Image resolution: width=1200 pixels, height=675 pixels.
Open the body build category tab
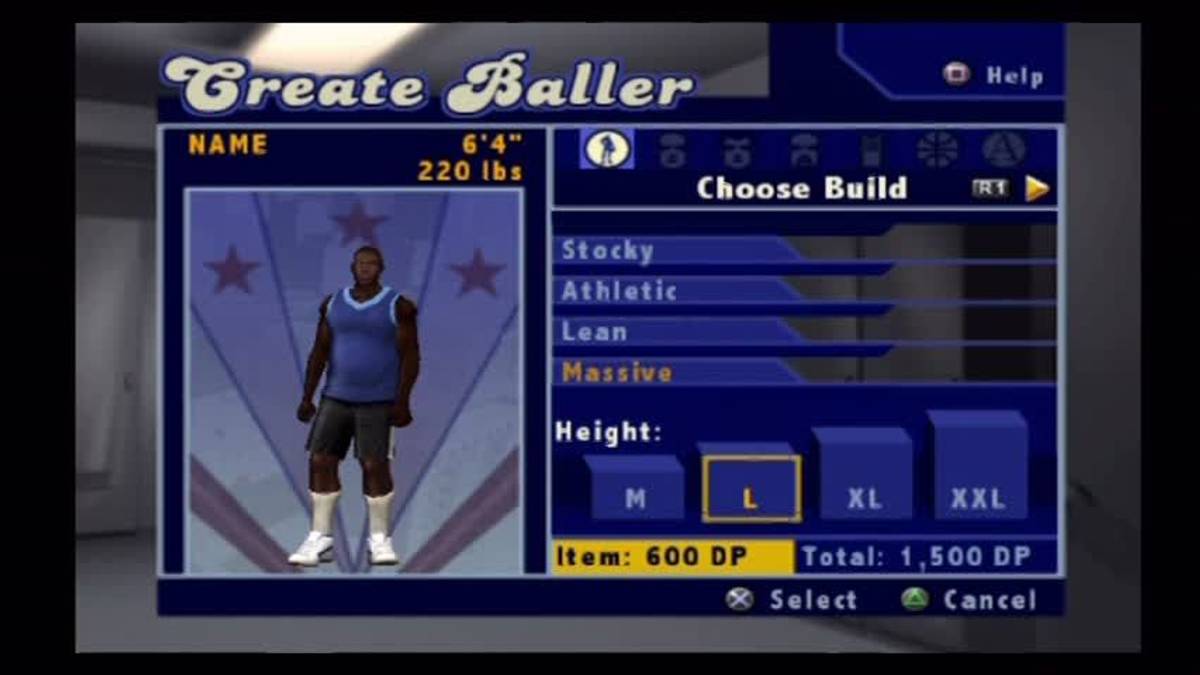coord(607,149)
